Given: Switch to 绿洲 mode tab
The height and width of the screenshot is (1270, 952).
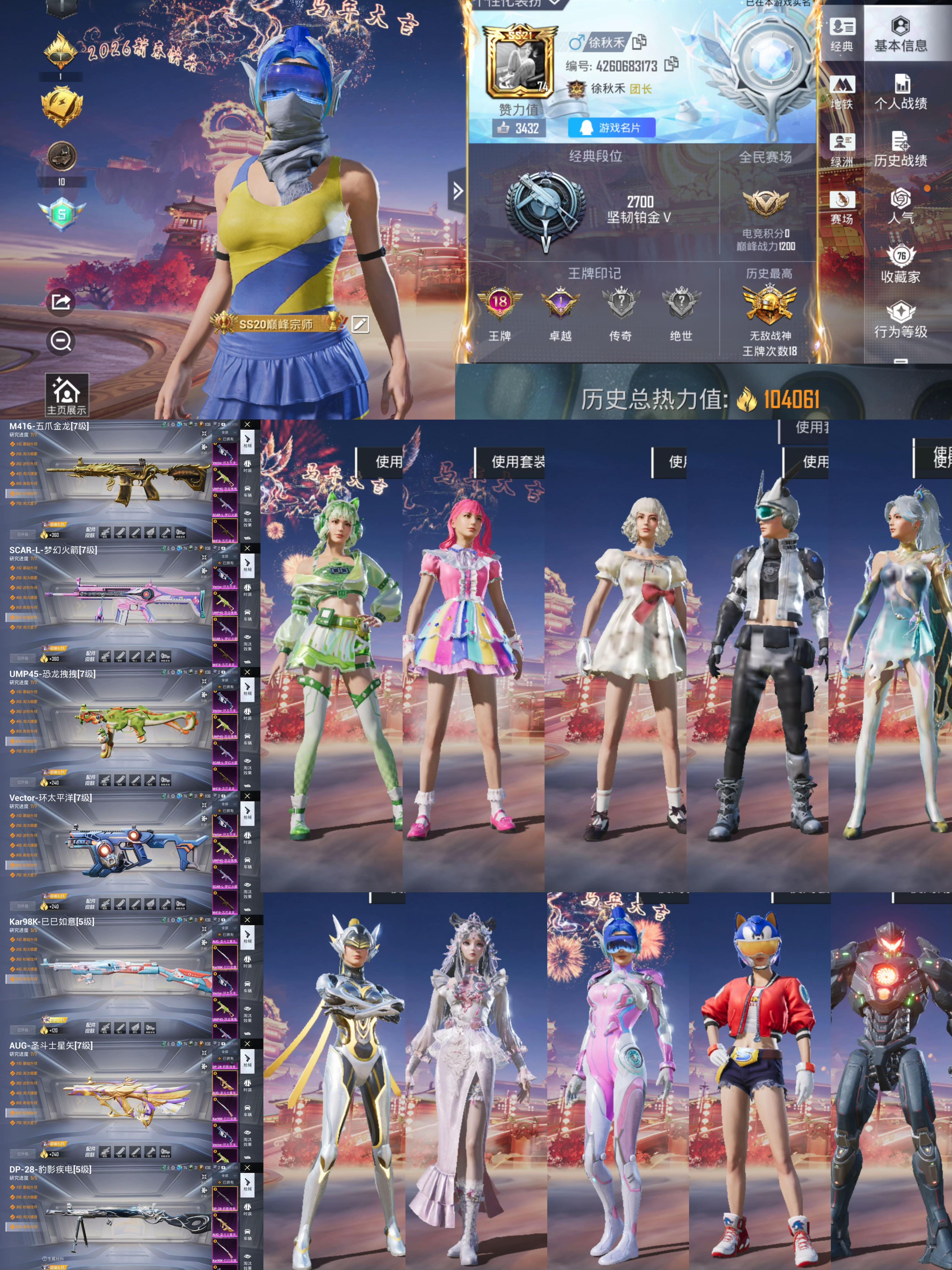Looking at the screenshot, I should 841,149.
